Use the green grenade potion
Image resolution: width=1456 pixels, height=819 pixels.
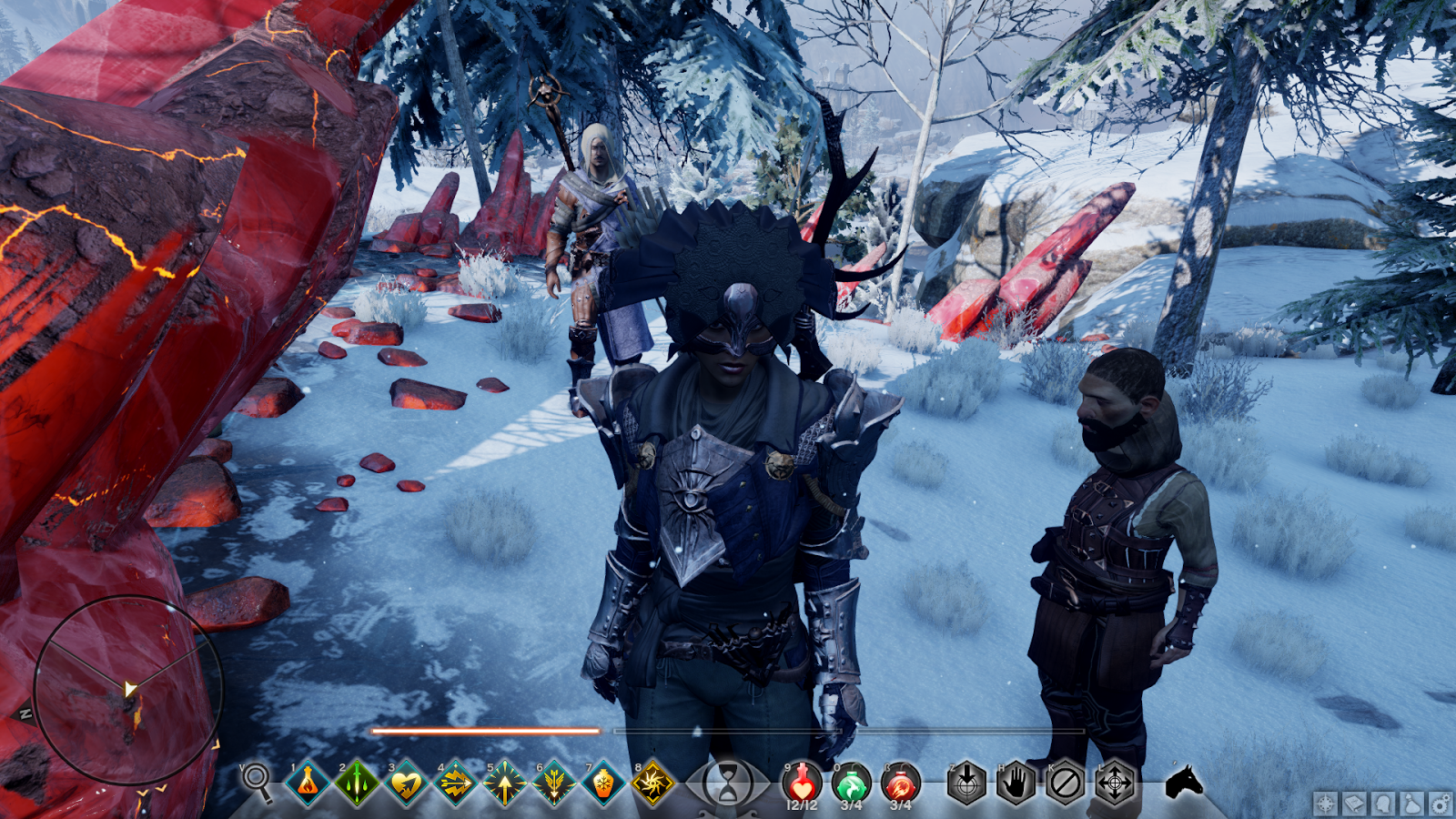coord(851,783)
